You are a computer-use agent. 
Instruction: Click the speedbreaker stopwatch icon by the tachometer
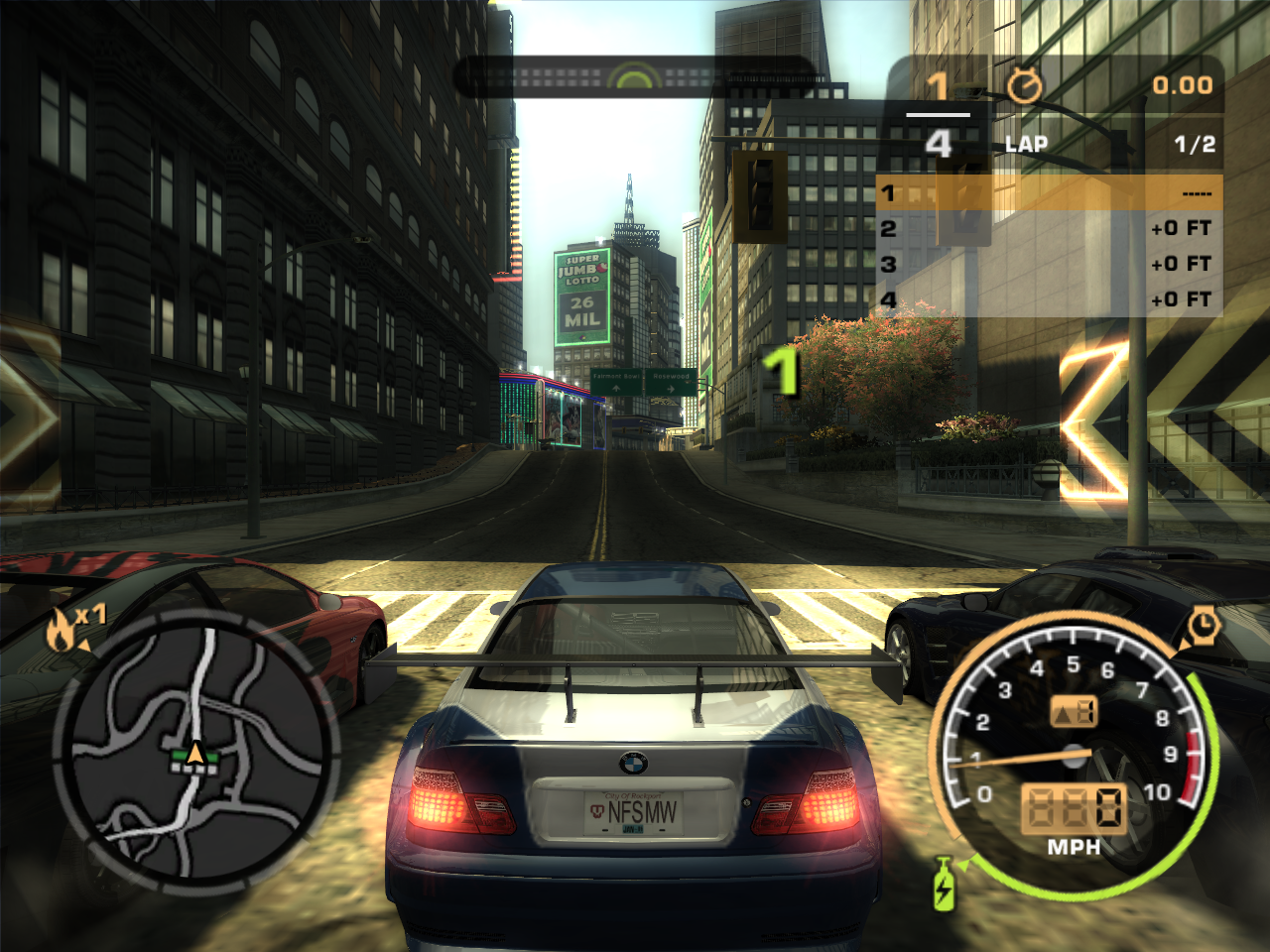tap(1203, 625)
